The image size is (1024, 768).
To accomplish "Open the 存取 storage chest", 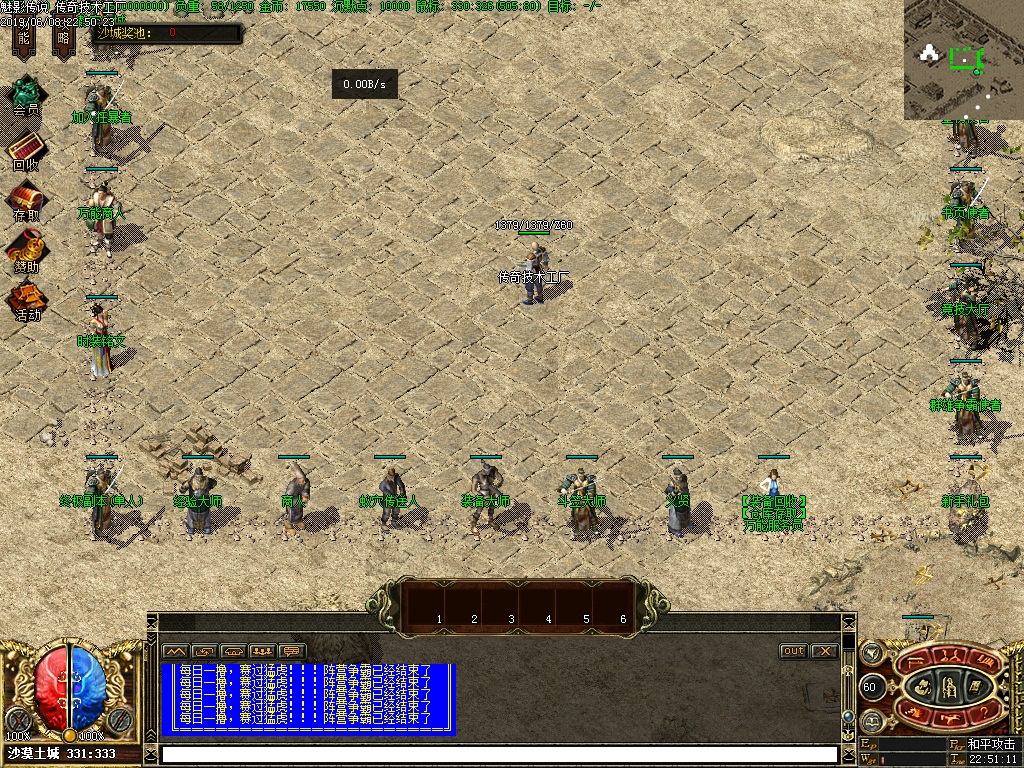I will [26, 200].
